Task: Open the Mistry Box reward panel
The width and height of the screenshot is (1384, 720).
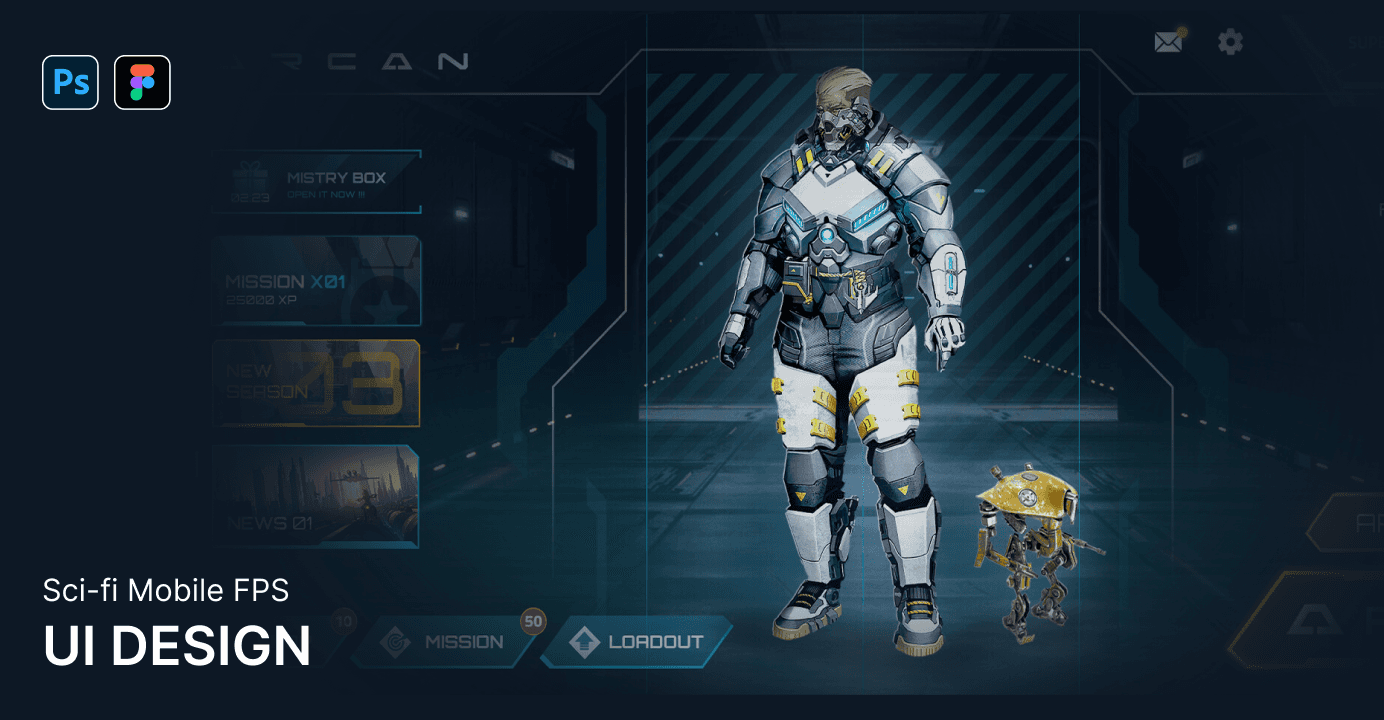Action: (x=316, y=182)
